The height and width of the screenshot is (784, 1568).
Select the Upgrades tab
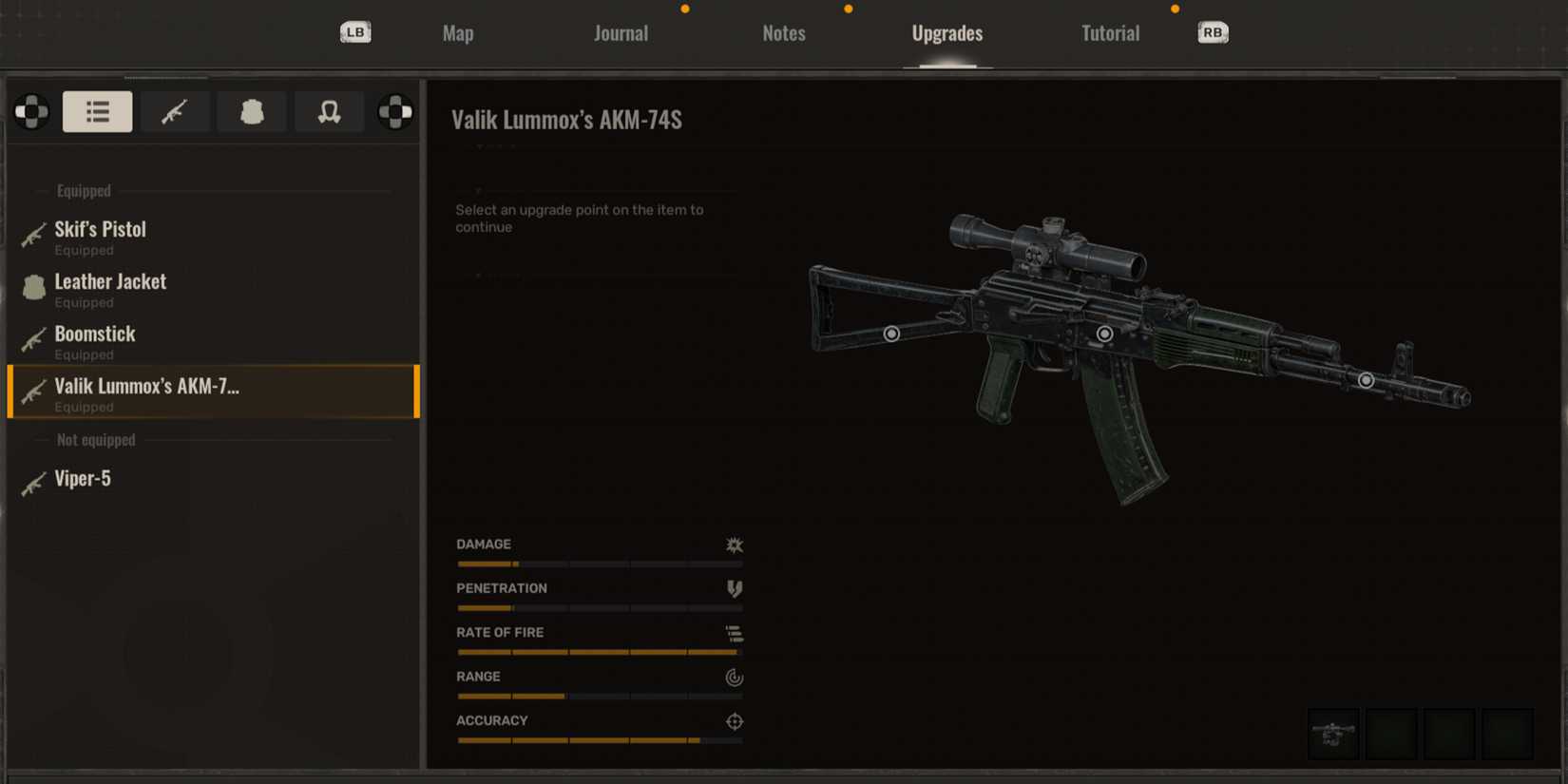(x=947, y=33)
